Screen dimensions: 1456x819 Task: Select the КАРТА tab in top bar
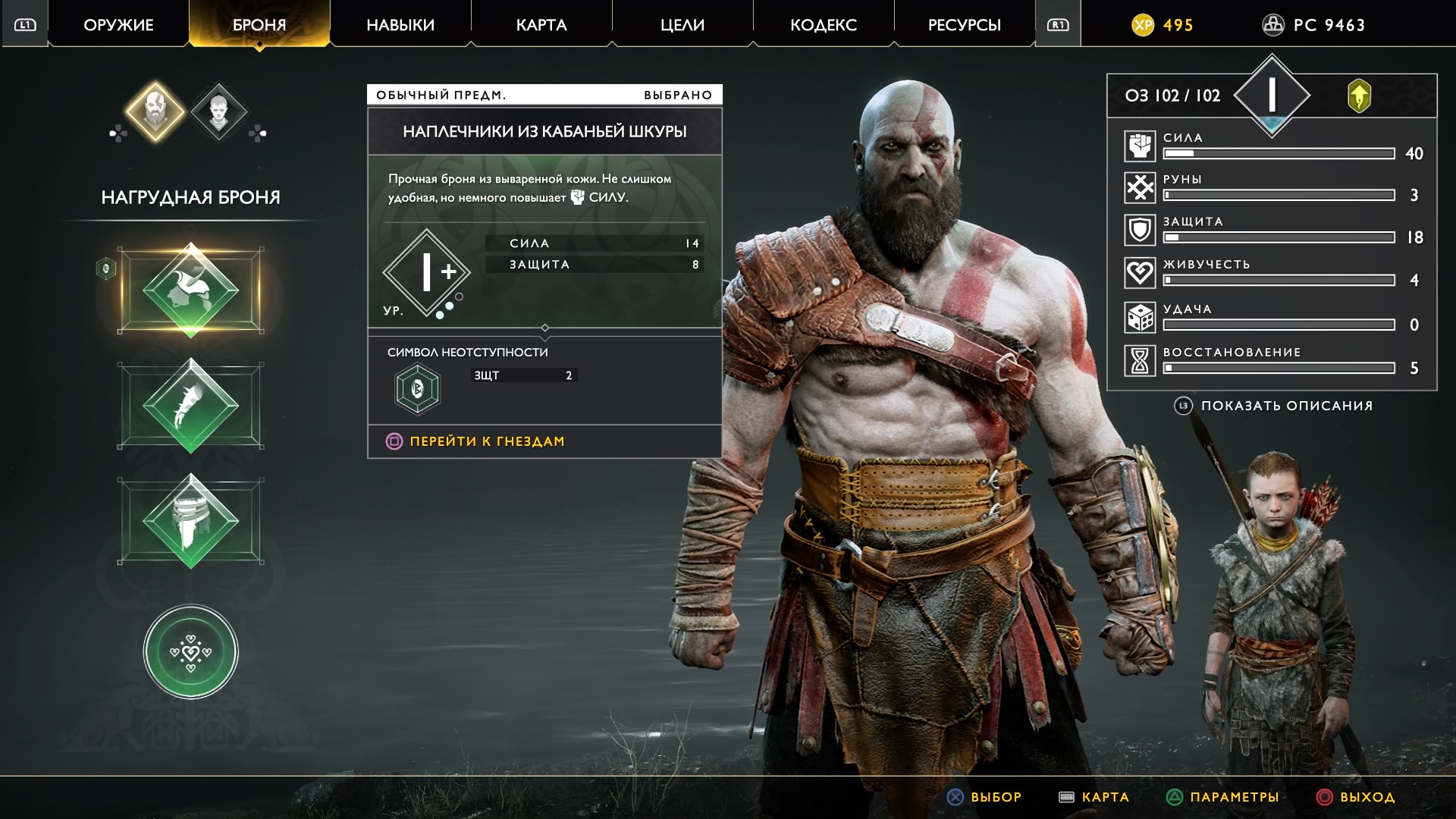click(x=541, y=25)
